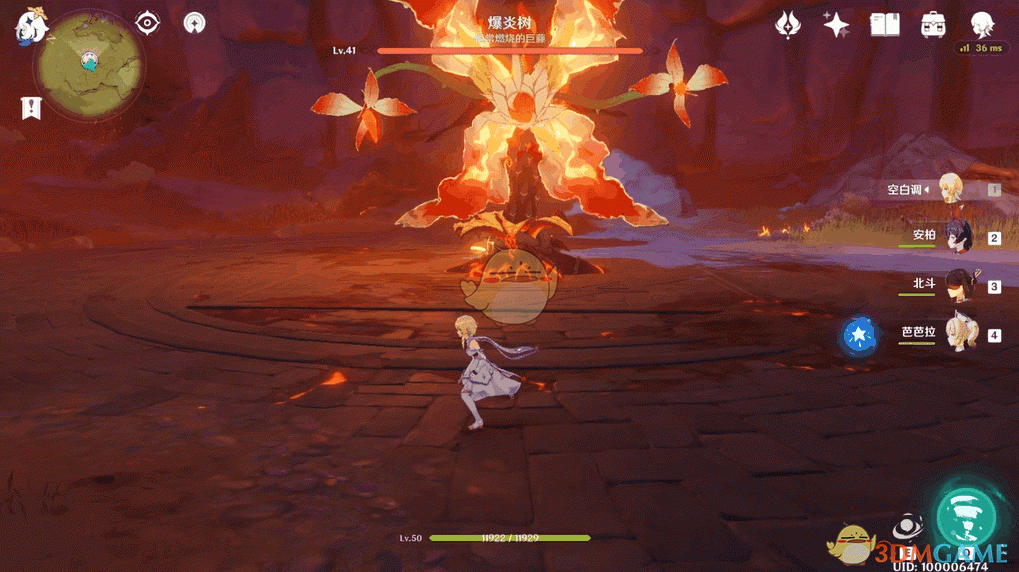Viewport: 1019px width, 572px height.
Task: Click the round compass icon near minimap
Action: coord(195,23)
